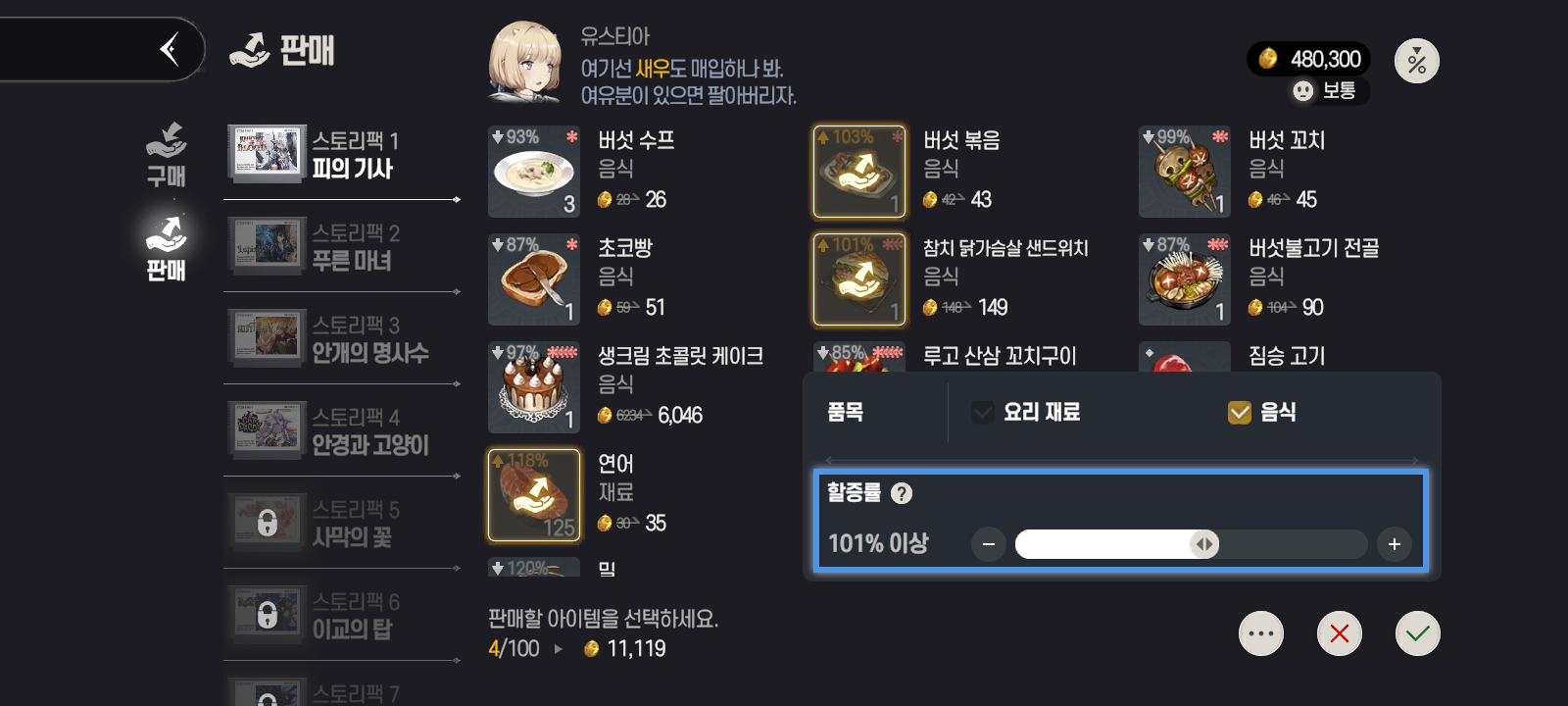Click the right chevron in filter category row
Screen dimensions: 1568x706
pos(1415,459)
